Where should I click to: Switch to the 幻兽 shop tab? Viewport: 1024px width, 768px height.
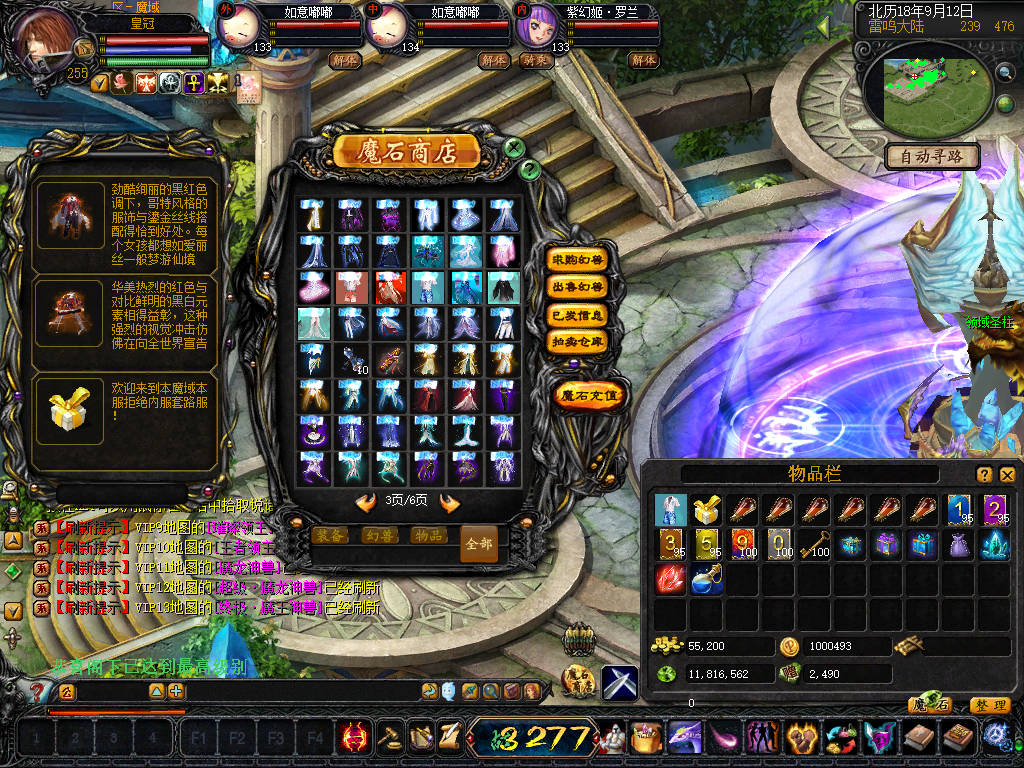click(380, 535)
